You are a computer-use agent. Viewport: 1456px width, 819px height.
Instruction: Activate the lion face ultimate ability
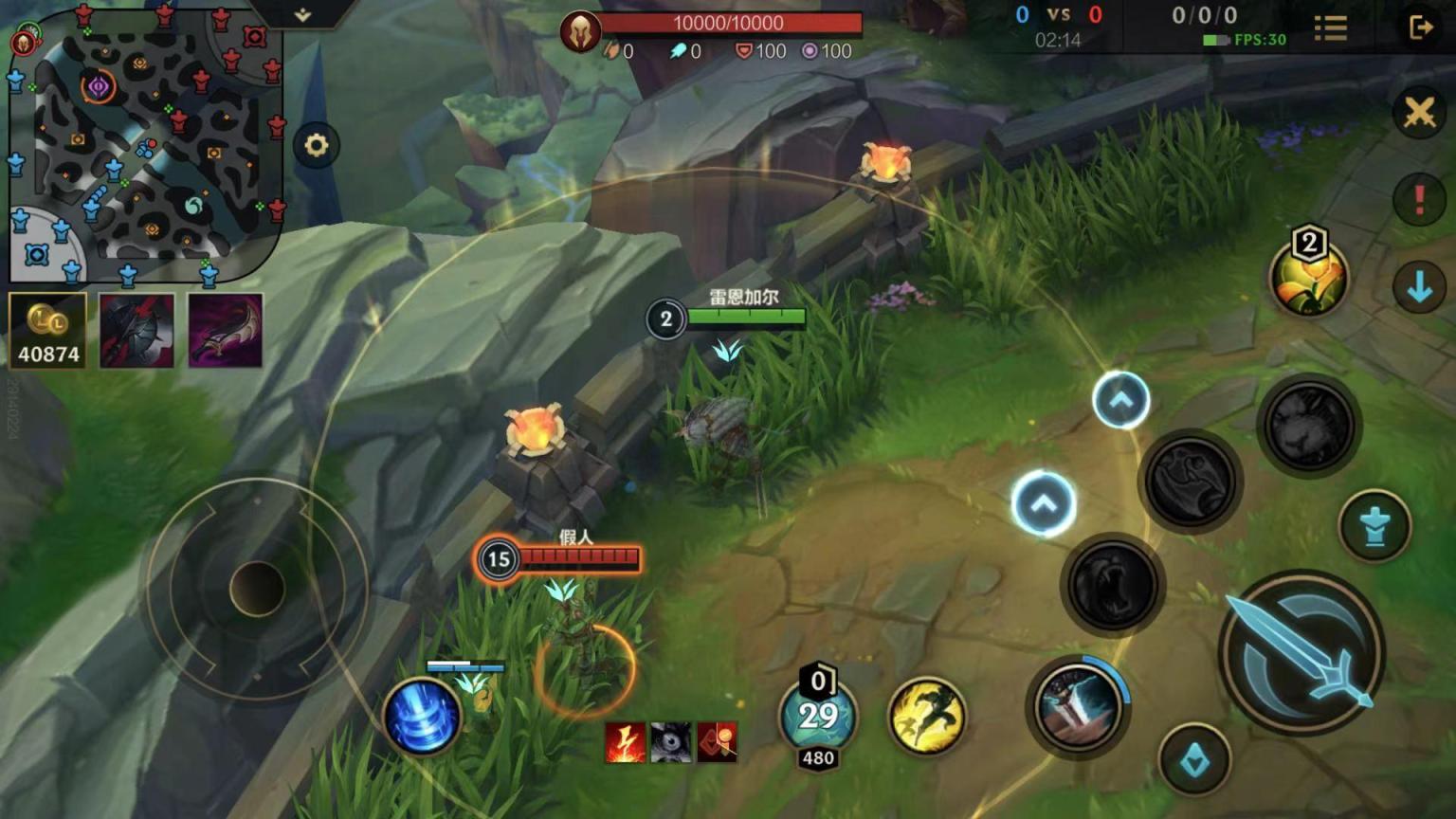pyautogui.click(x=1309, y=426)
